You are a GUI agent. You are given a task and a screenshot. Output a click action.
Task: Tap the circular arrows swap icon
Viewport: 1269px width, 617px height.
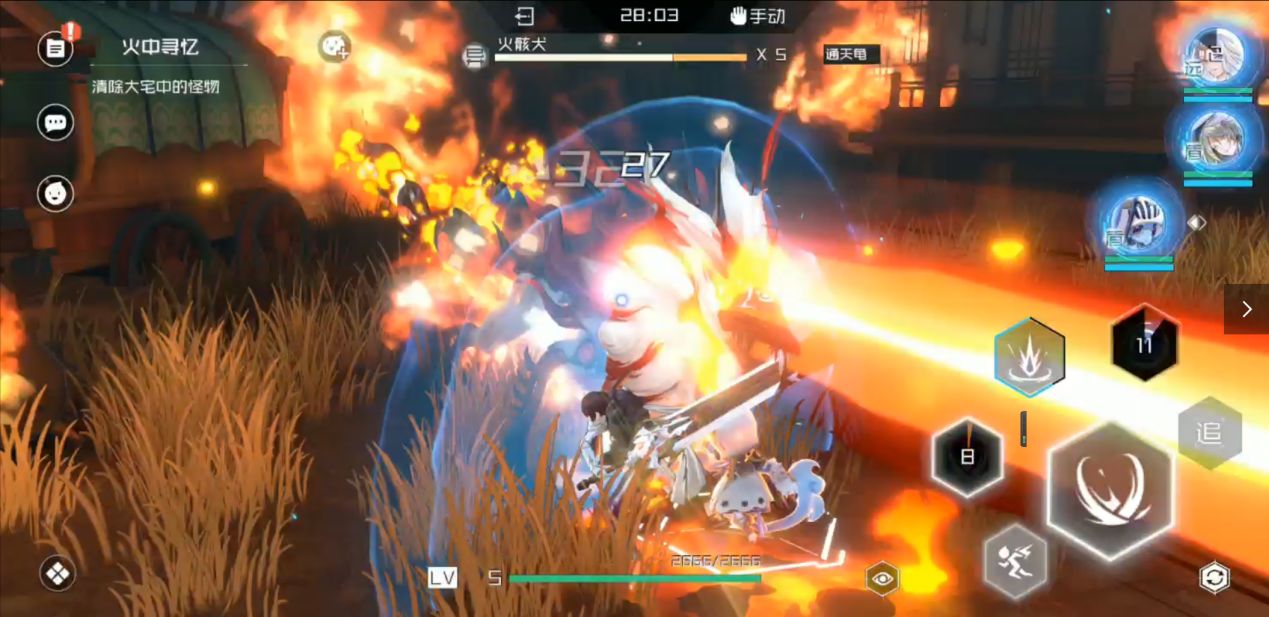(1214, 577)
